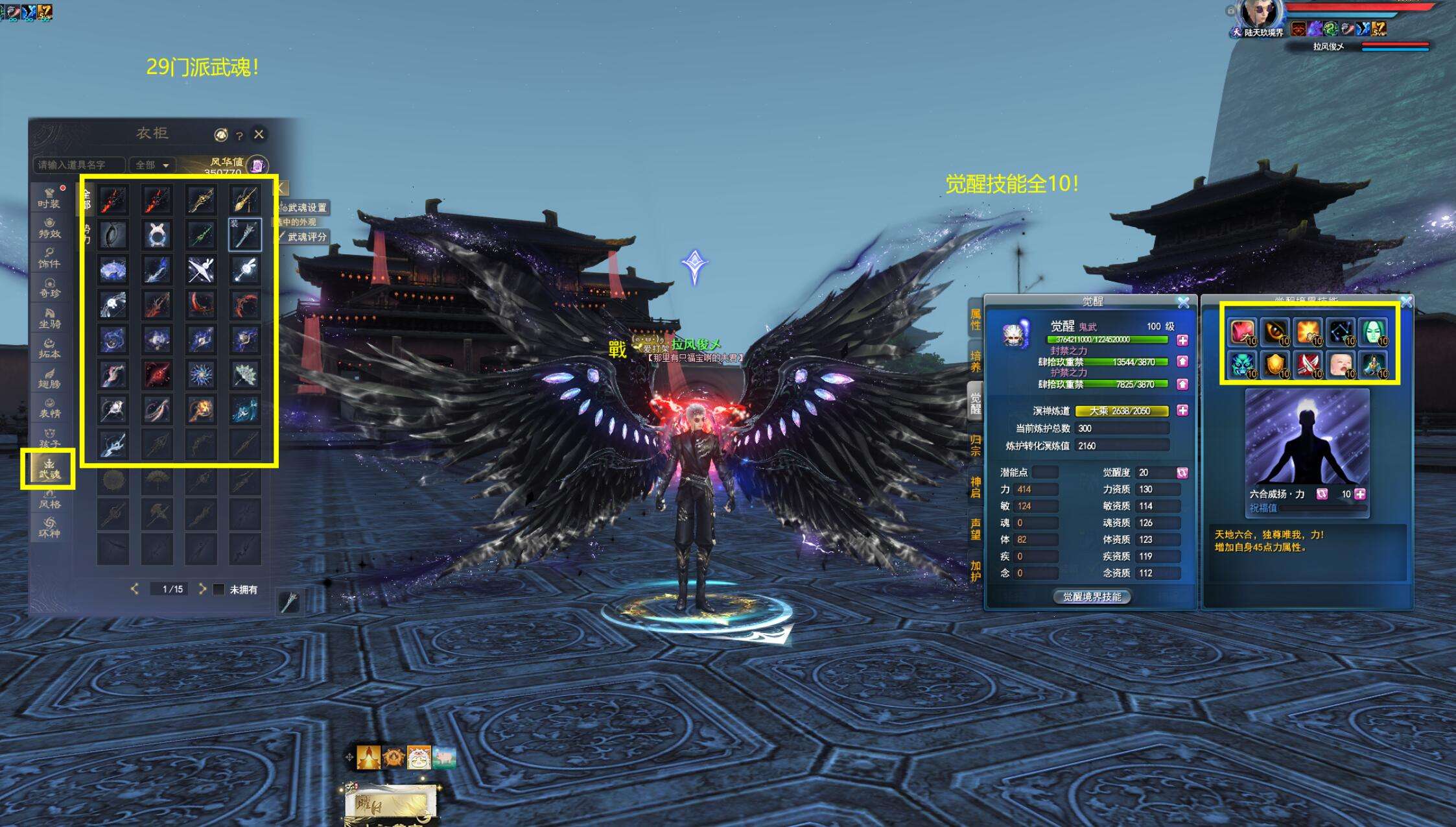Click the 觉醒境界技能 button
This screenshot has height=827, width=1456.
pyautogui.click(x=1092, y=597)
